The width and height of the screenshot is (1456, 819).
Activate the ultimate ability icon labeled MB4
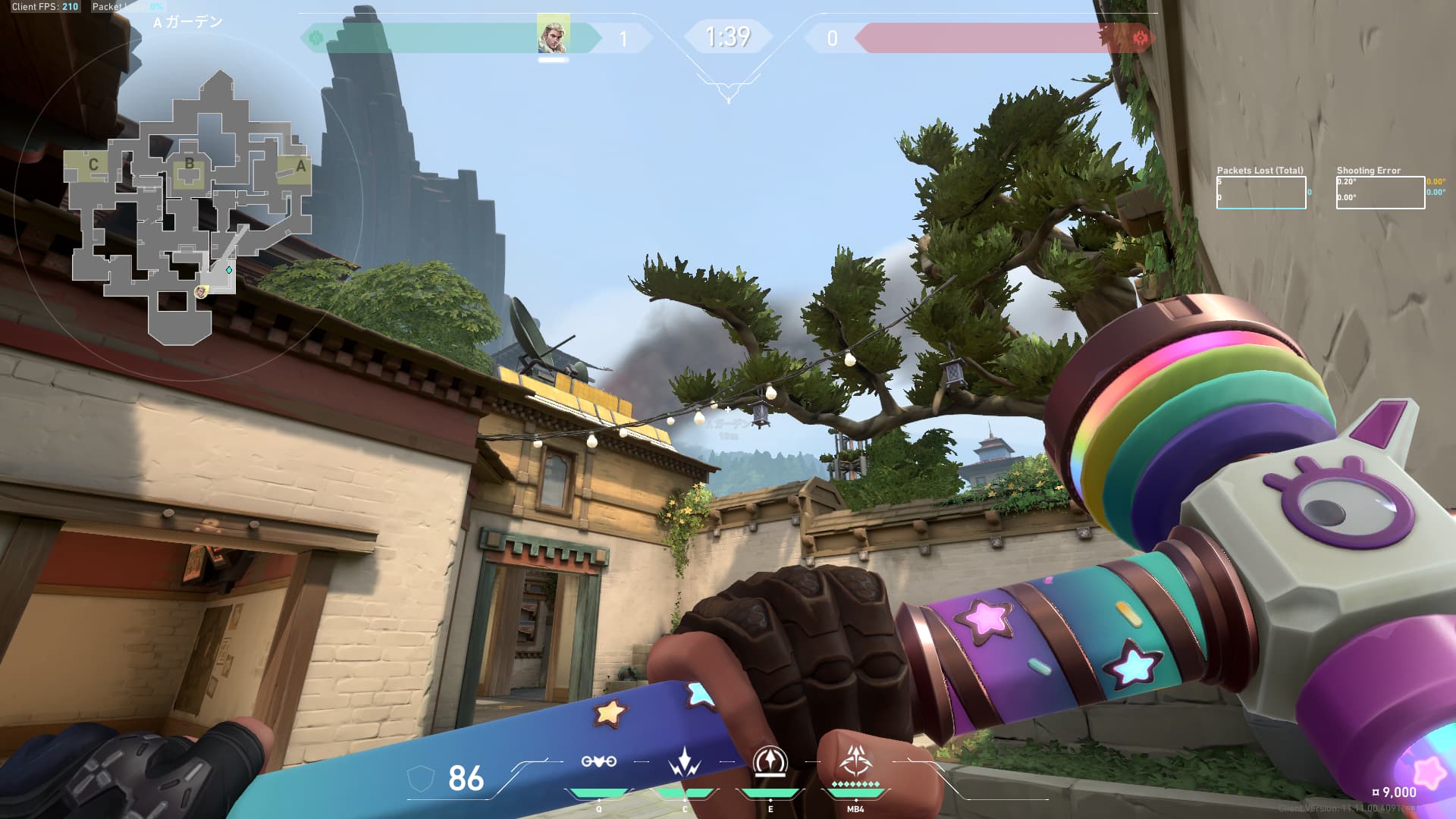click(855, 761)
